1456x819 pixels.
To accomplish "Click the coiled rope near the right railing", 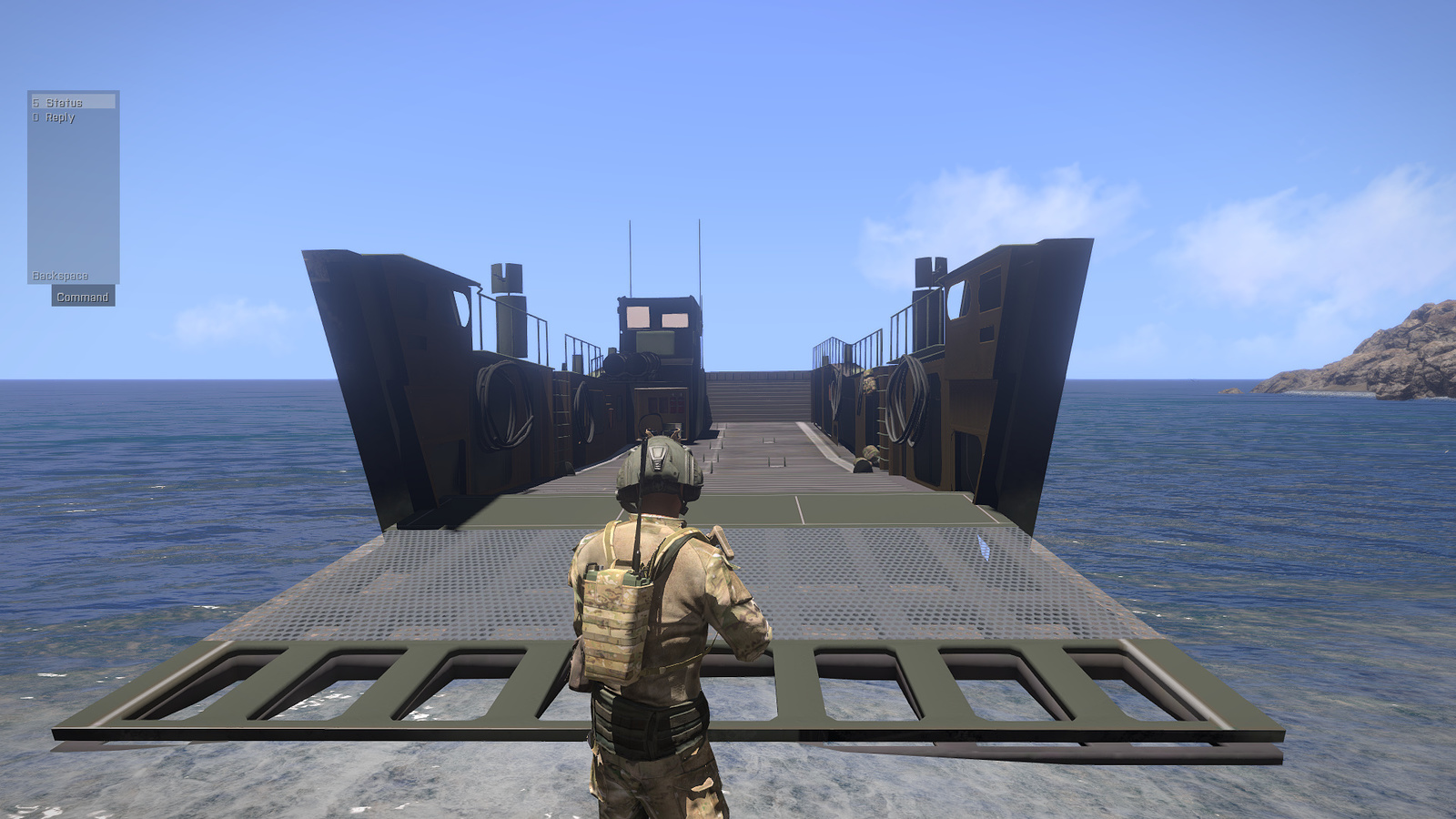I will (x=905, y=400).
